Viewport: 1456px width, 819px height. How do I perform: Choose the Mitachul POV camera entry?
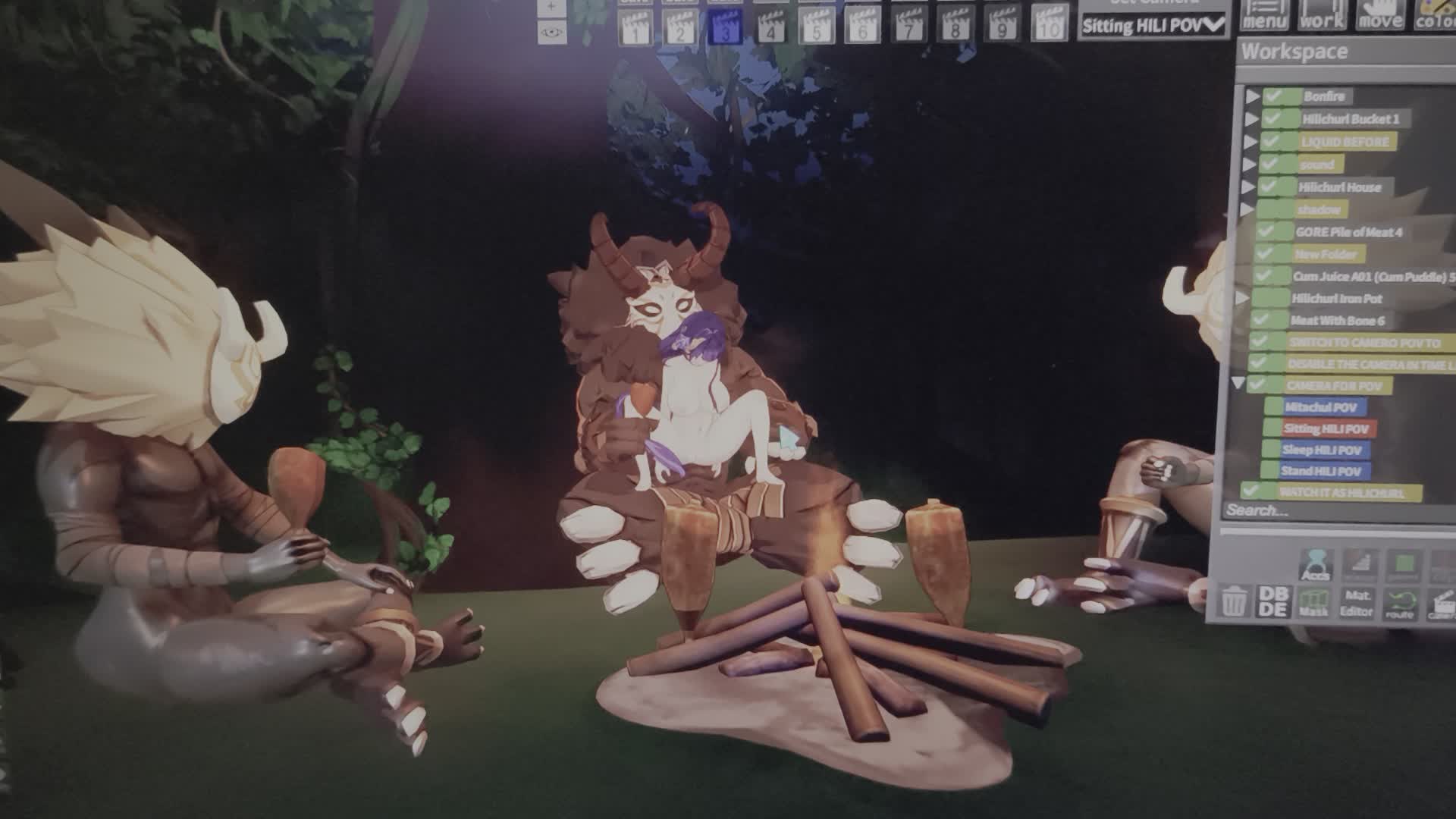pyautogui.click(x=1320, y=407)
